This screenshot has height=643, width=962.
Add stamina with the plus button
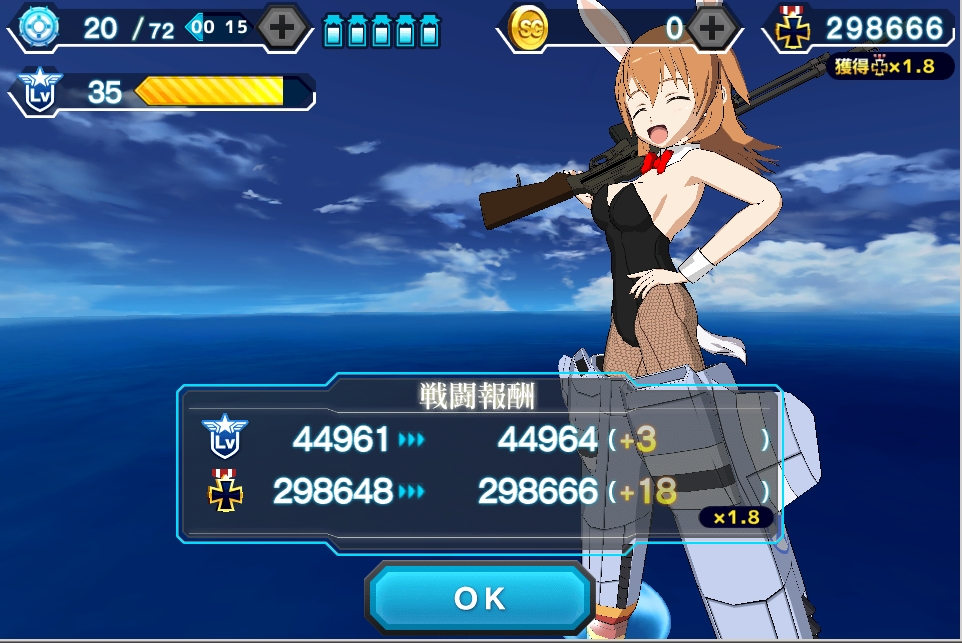pyautogui.click(x=283, y=28)
